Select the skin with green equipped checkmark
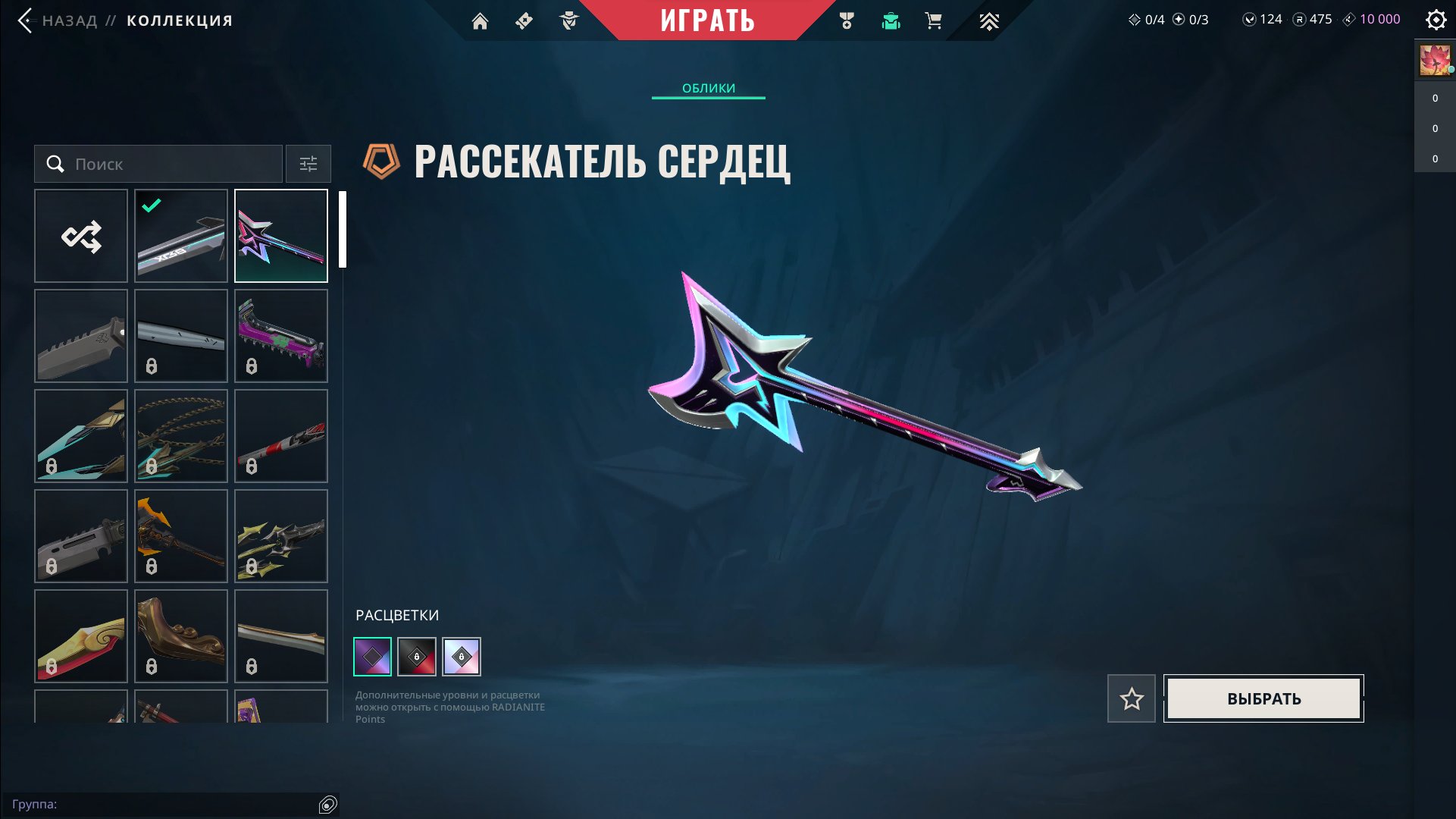Screen dimensions: 1456x819 point(180,235)
